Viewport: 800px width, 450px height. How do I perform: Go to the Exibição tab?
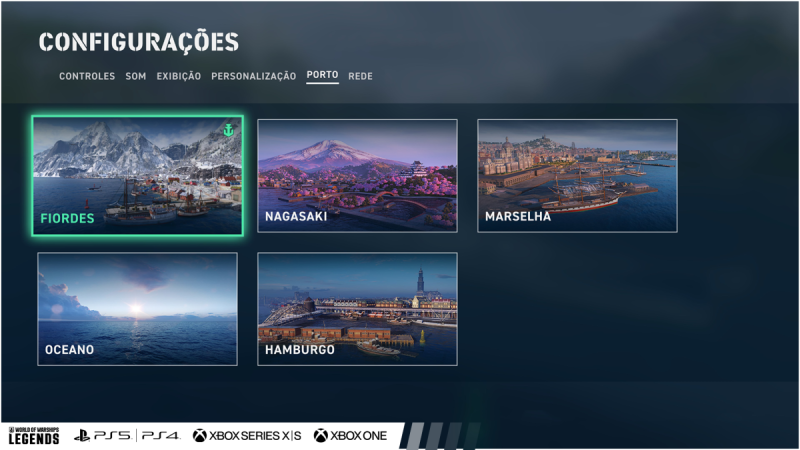[178, 76]
